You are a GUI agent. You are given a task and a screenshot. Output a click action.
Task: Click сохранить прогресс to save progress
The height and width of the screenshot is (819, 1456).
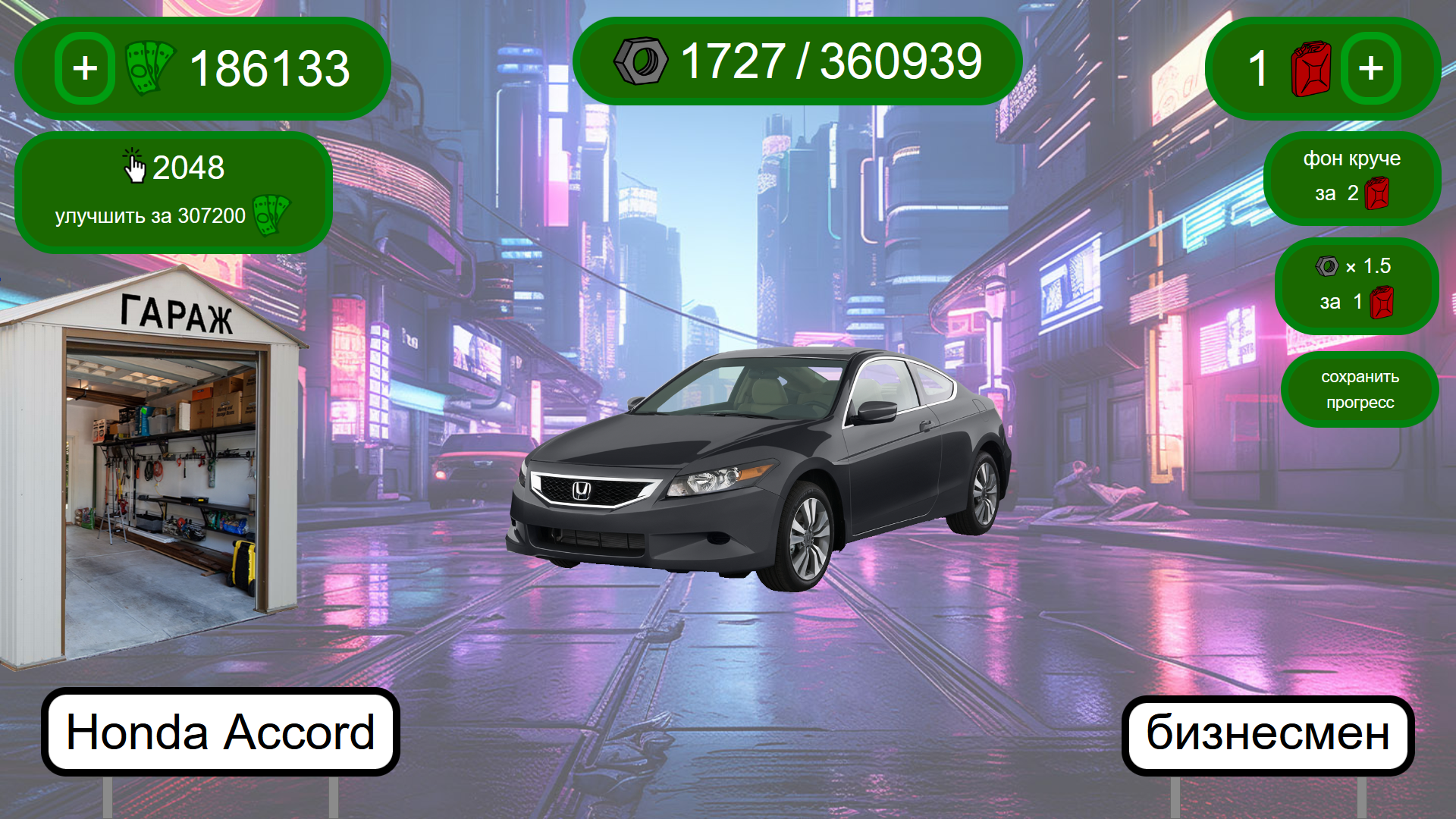pos(1360,389)
